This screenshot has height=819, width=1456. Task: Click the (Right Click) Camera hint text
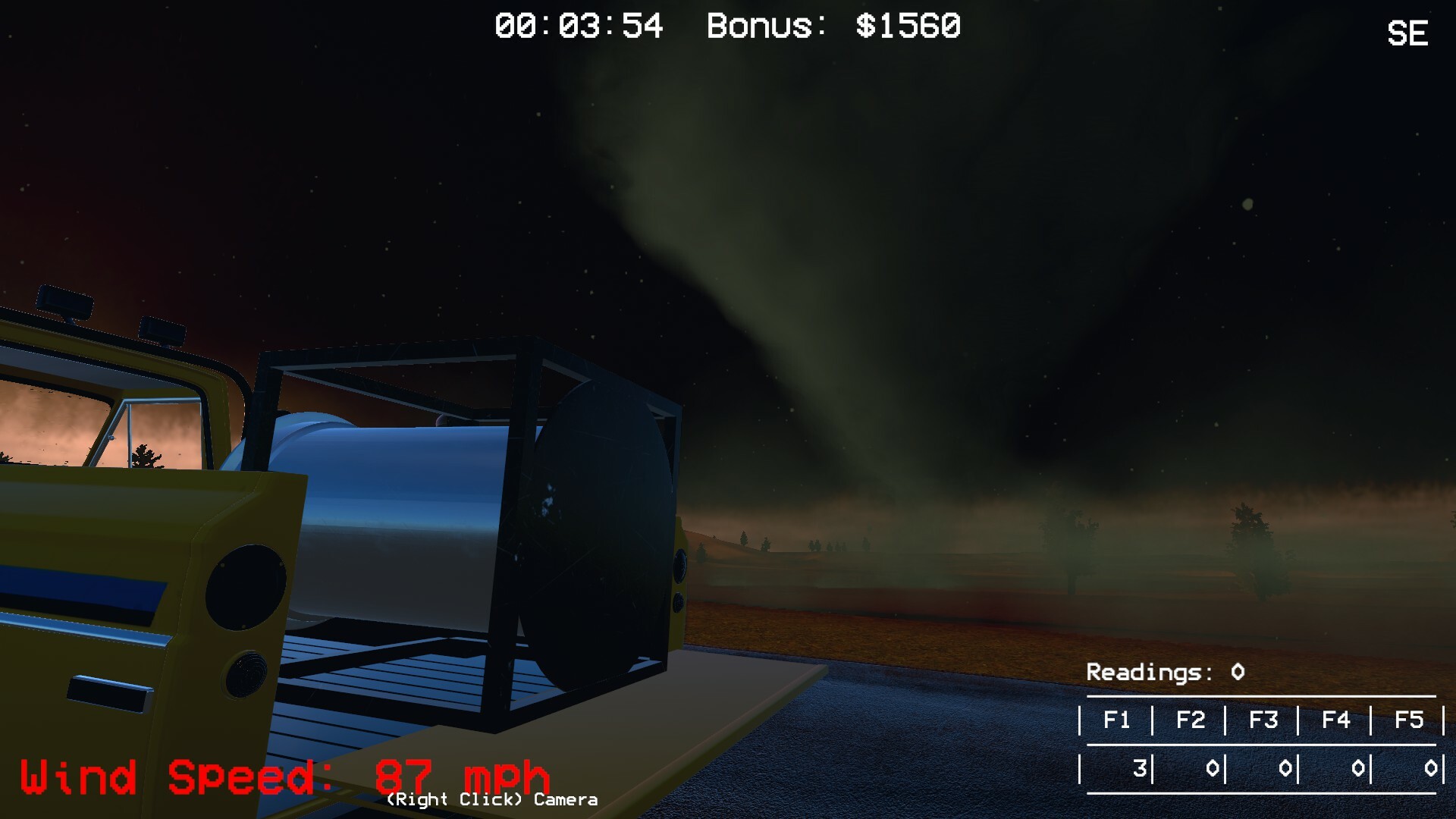pos(491,799)
